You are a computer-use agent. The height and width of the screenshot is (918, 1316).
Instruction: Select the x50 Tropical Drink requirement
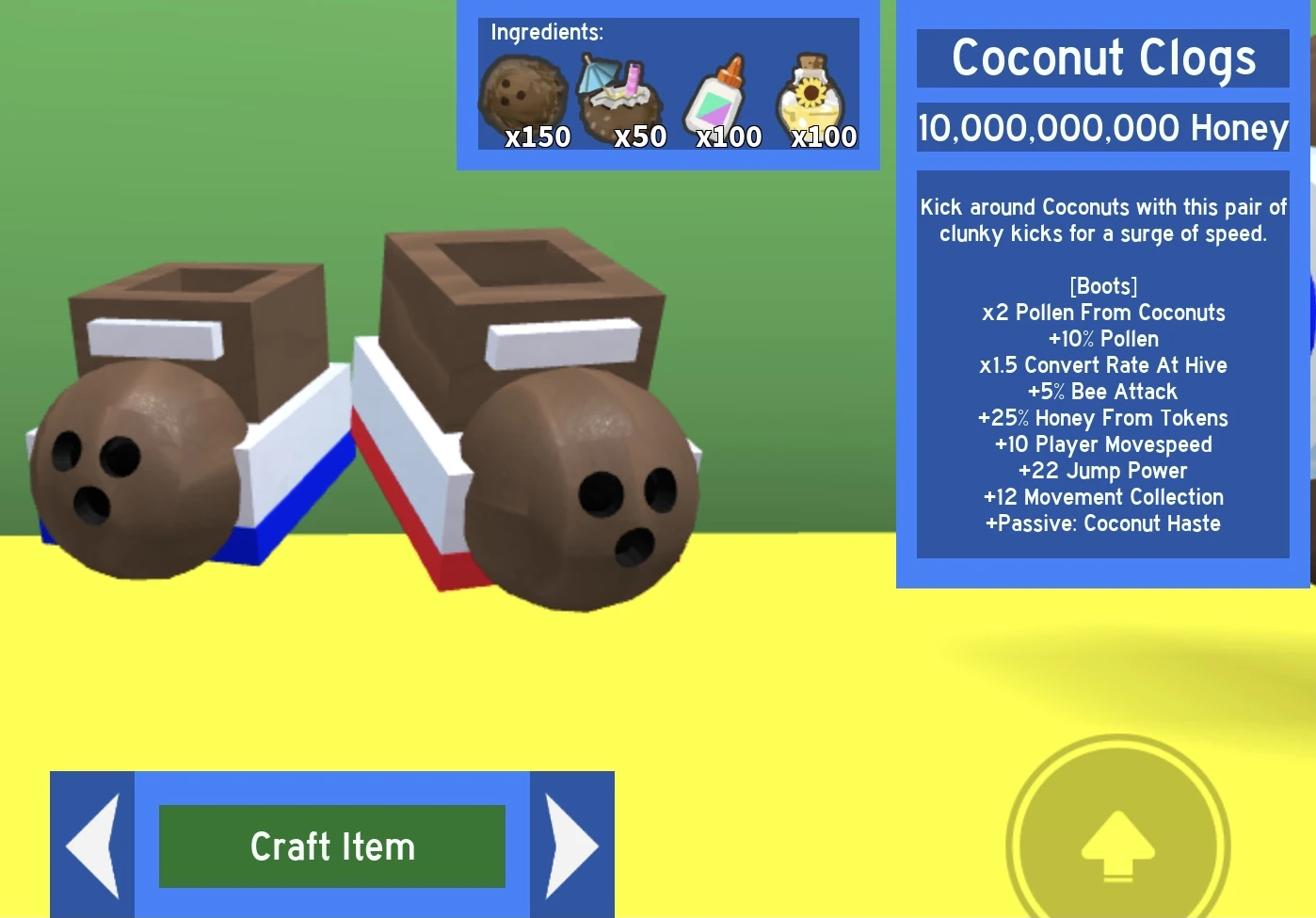tap(639, 137)
